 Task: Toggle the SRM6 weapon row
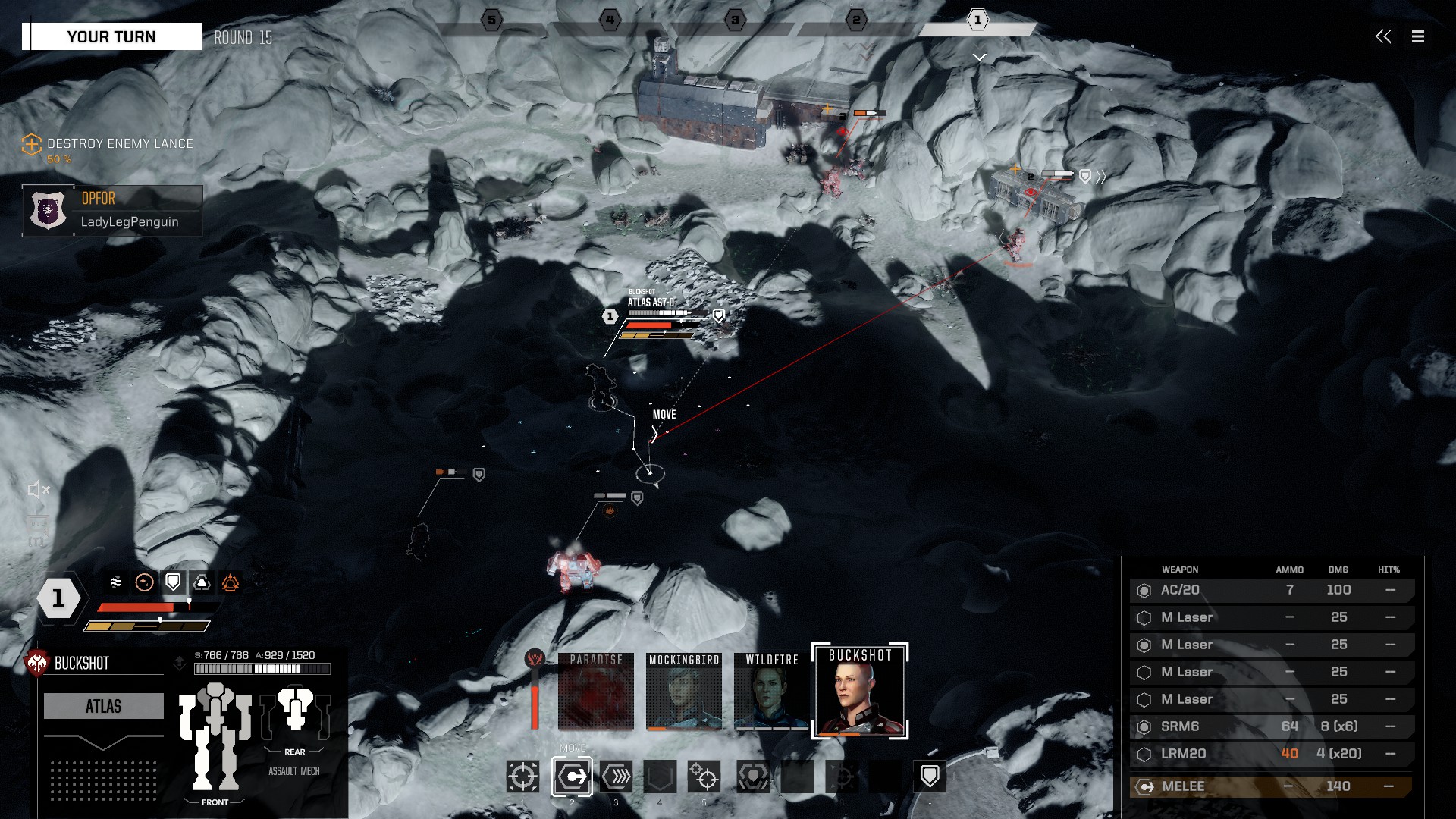1271,726
